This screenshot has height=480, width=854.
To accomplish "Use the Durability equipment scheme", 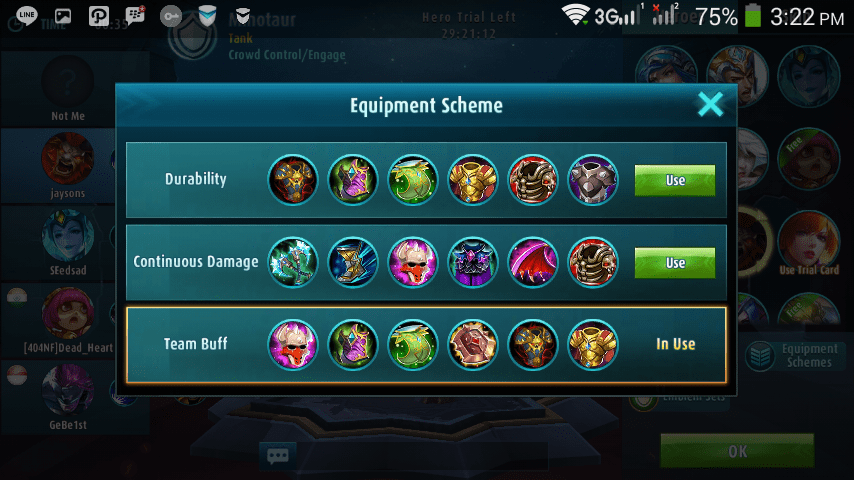I will (675, 180).
